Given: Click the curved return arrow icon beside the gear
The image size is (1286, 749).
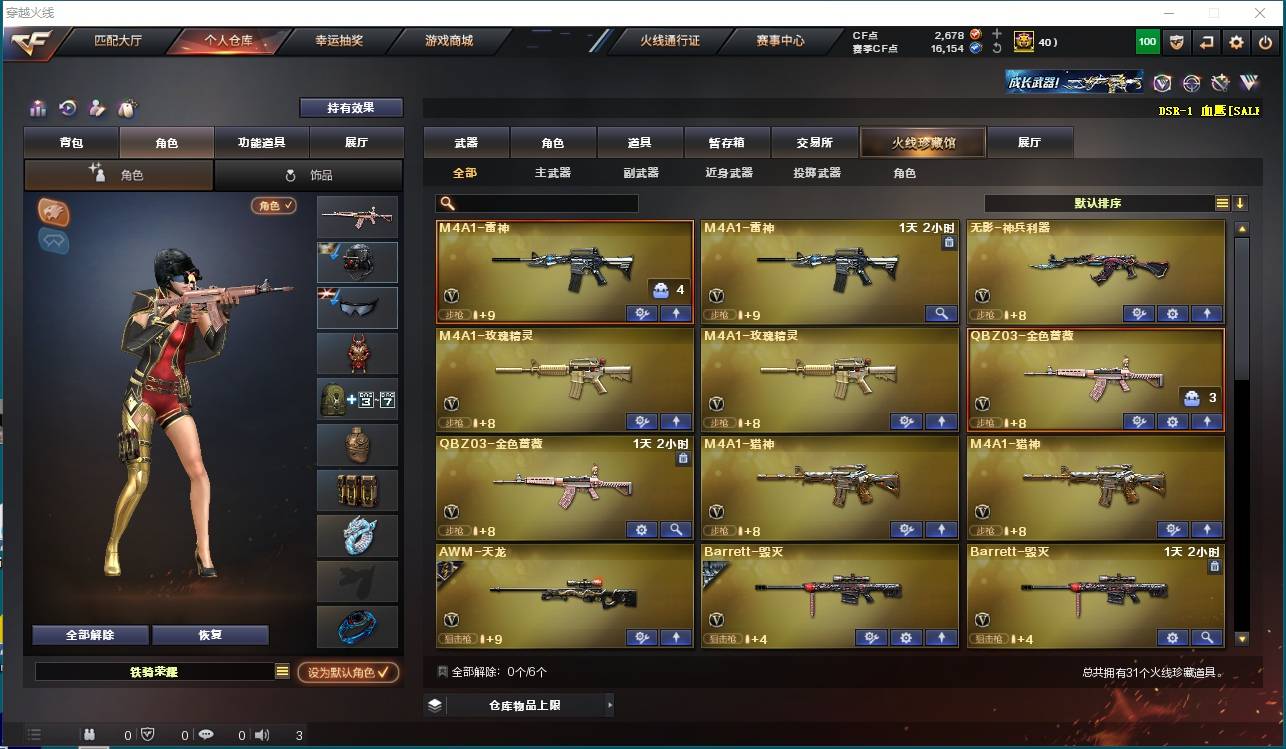Looking at the screenshot, I should coord(1207,42).
